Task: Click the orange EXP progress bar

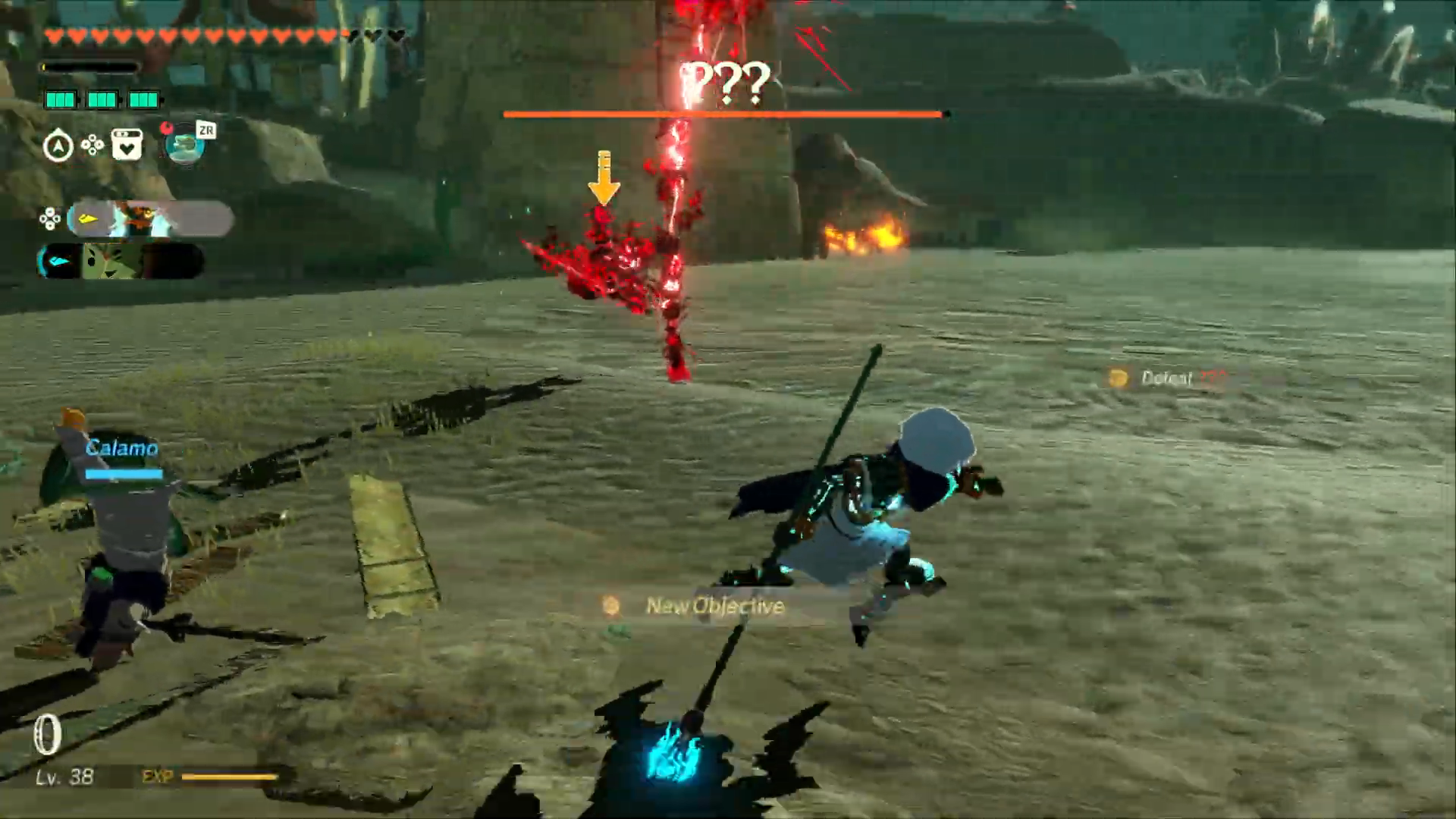Action: coord(231,777)
